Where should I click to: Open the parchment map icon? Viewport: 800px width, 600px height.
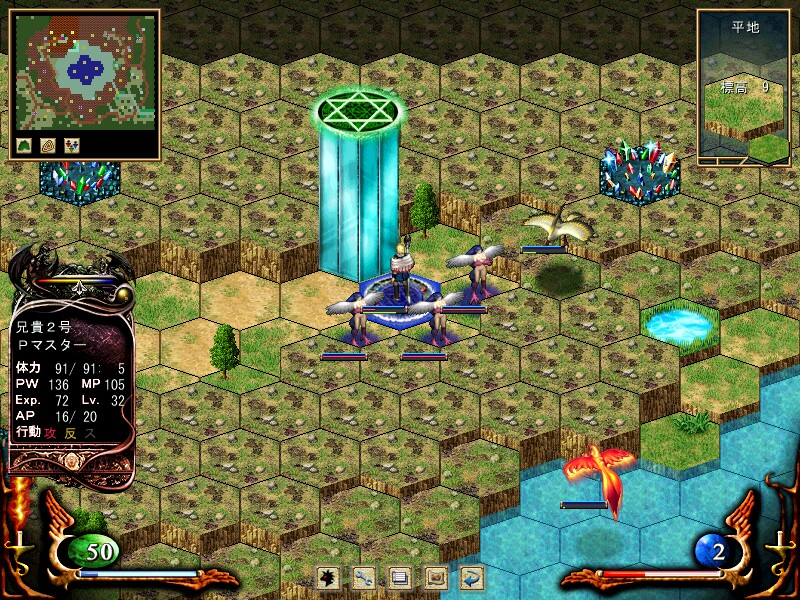click(x=436, y=576)
